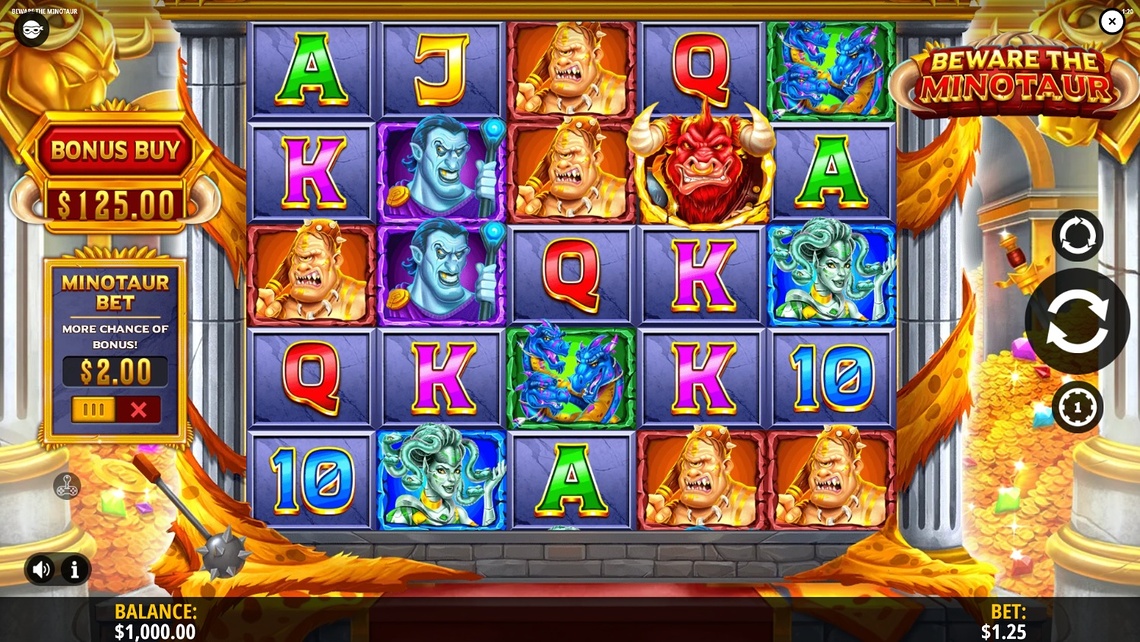Open the bet size chip button

click(x=1077, y=407)
